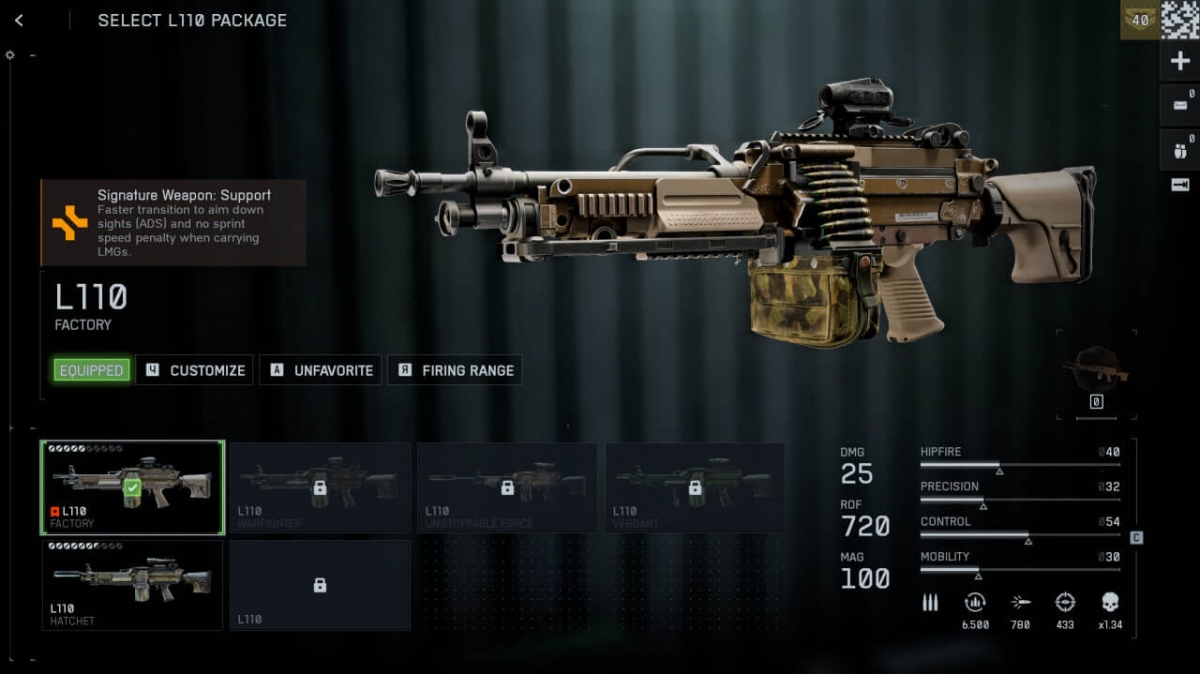Enter the Firing Range
This screenshot has width=1200, height=674.
(455, 370)
